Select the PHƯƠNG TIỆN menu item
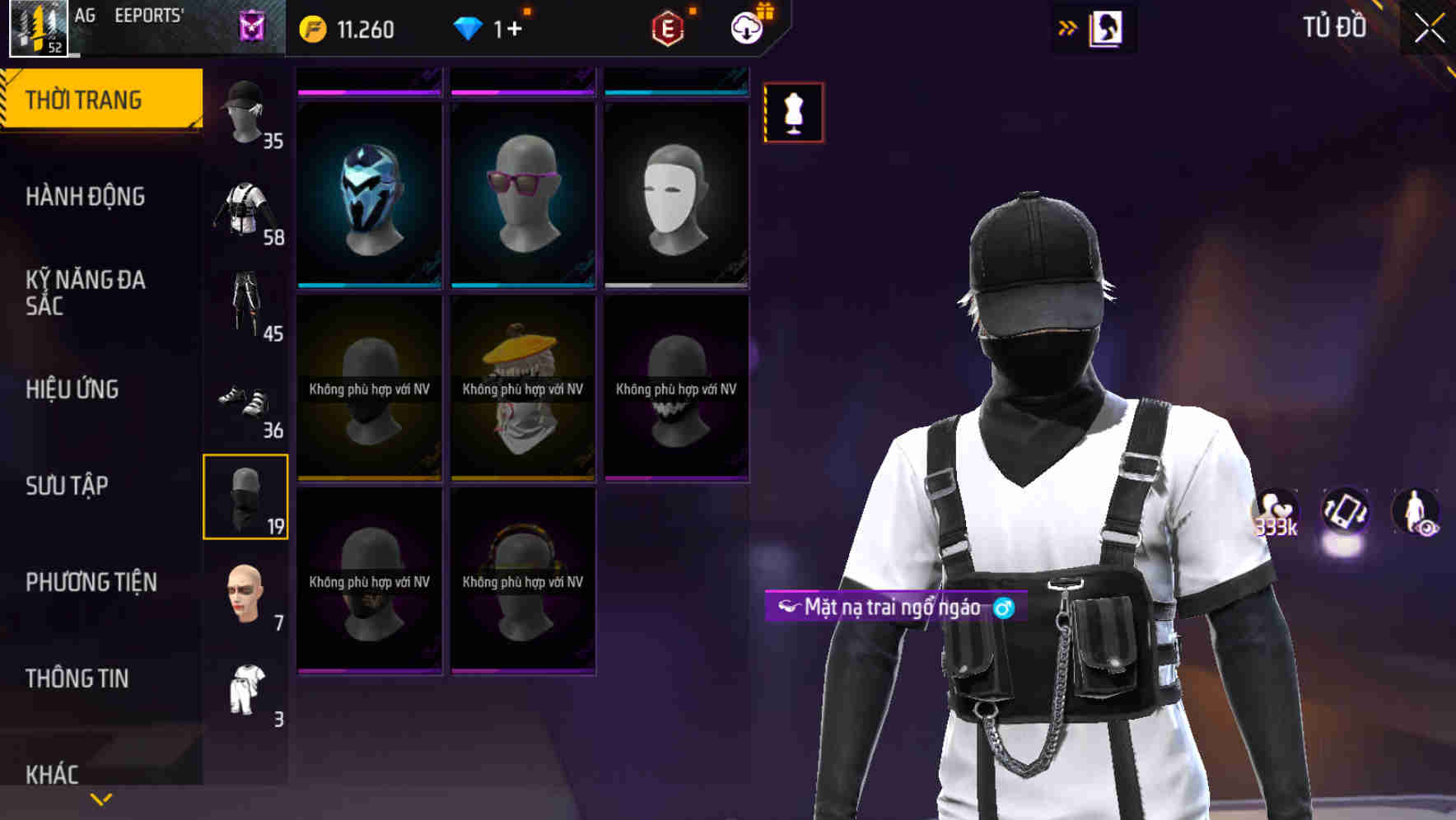1456x820 pixels. pyautogui.click(x=91, y=582)
